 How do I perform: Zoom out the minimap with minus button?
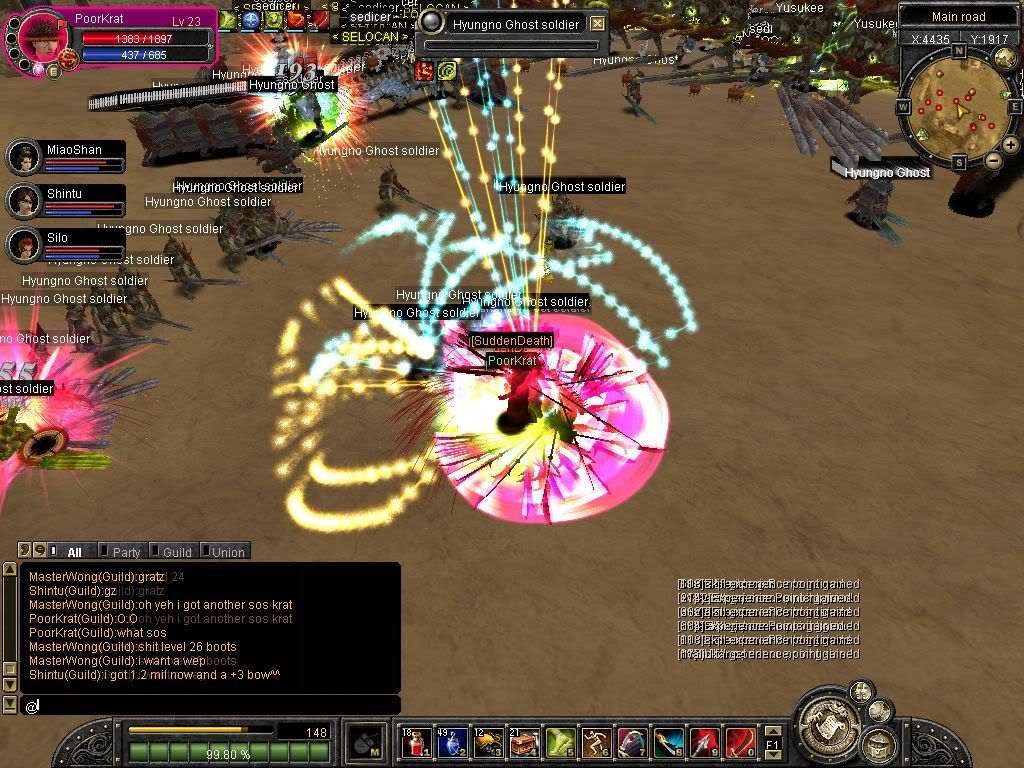(993, 160)
